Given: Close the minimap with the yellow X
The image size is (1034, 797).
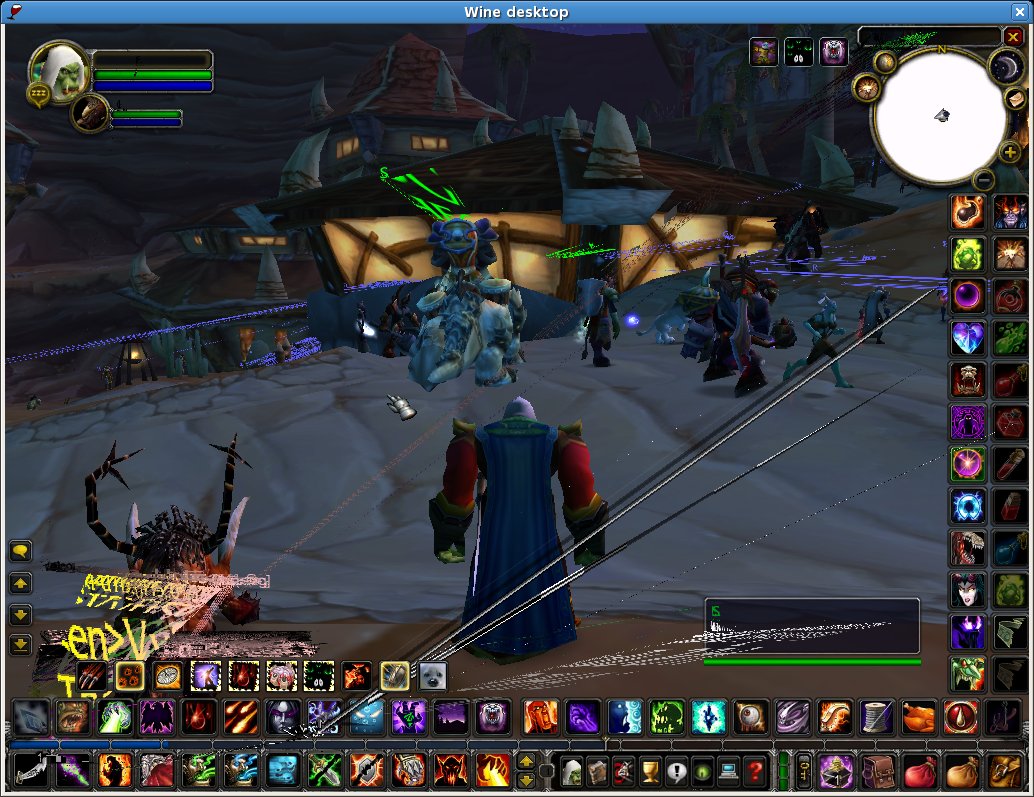Looking at the screenshot, I should (x=1013, y=37).
